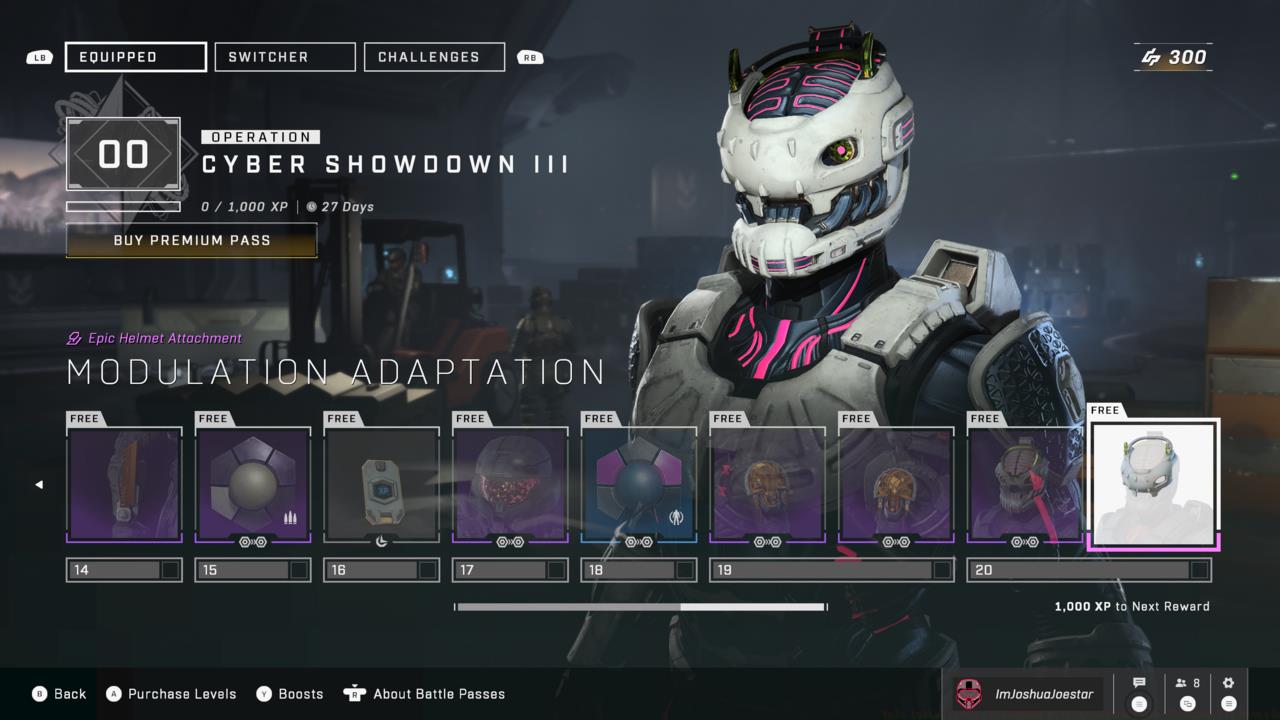Open the ImJoshuaJoestar player profile
Viewport: 1280px width, 720px height.
pos(1028,694)
